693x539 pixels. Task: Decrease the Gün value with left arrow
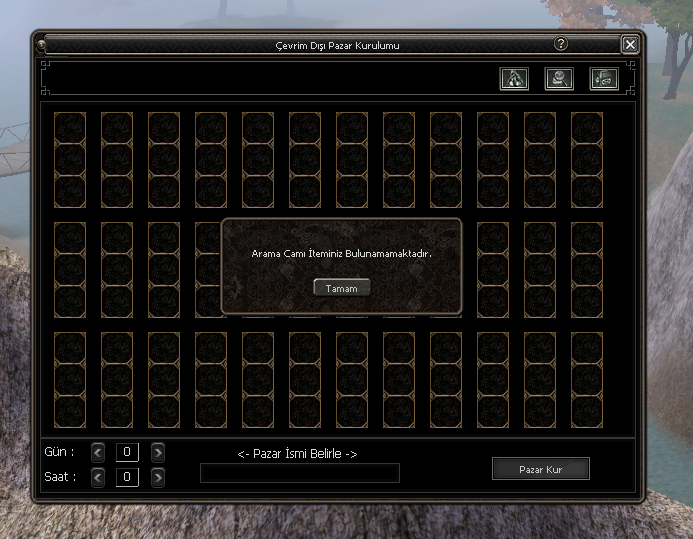[98, 452]
